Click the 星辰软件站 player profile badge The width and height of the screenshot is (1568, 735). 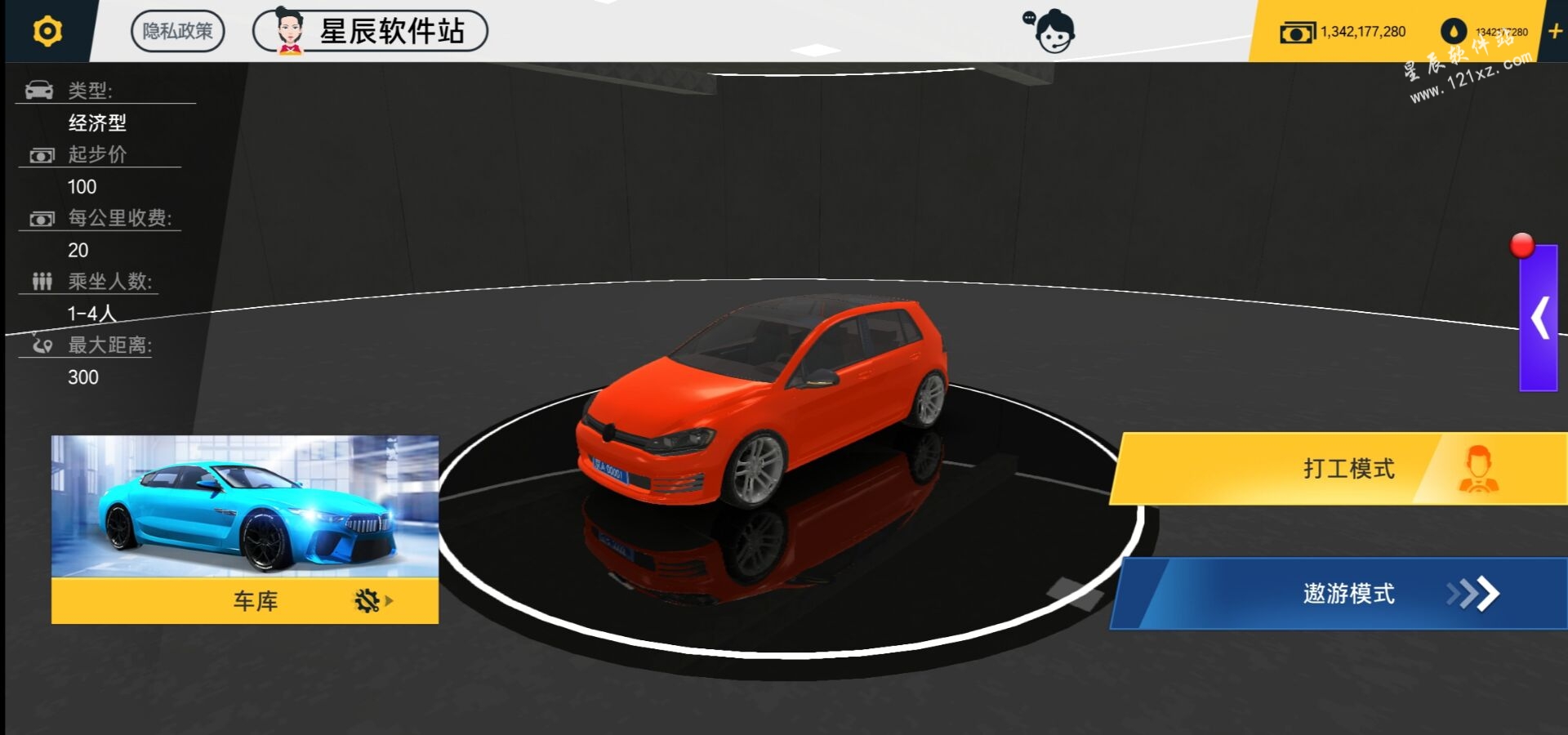point(370,32)
